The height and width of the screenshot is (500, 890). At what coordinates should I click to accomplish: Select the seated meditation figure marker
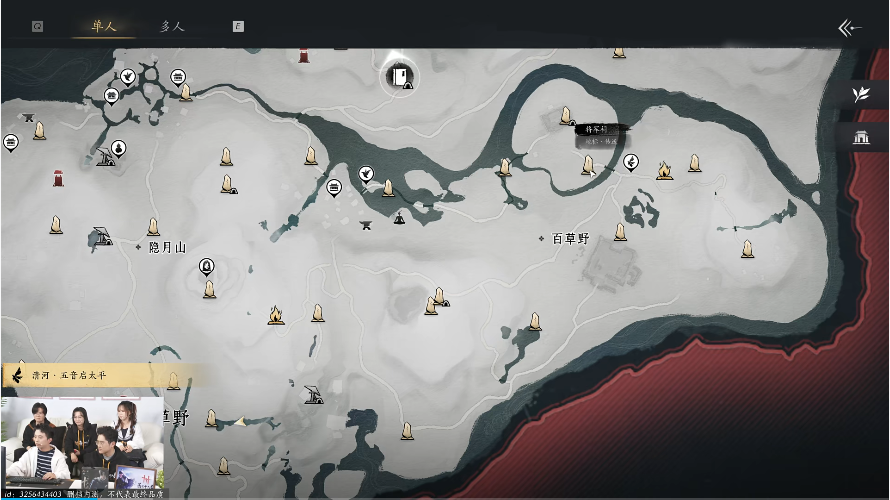click(x=400, y=217)
